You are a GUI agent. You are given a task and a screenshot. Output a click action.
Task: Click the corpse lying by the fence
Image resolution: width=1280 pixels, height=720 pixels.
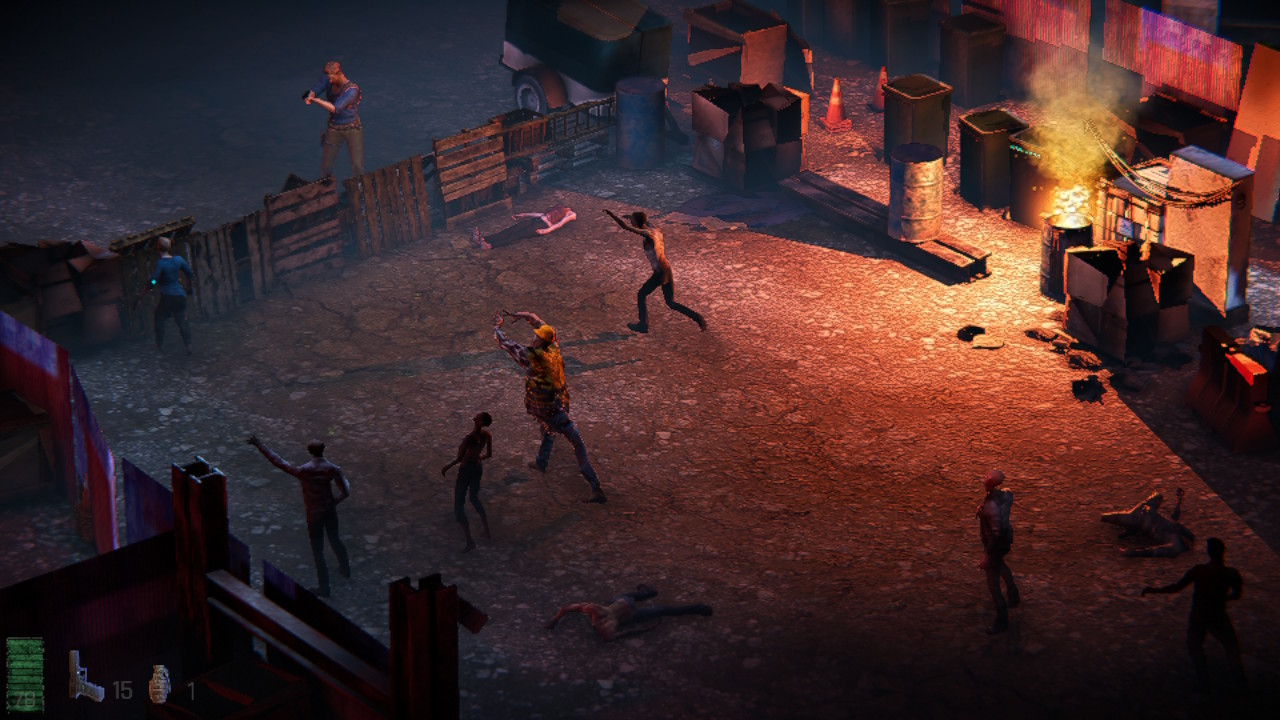(540, 220)
